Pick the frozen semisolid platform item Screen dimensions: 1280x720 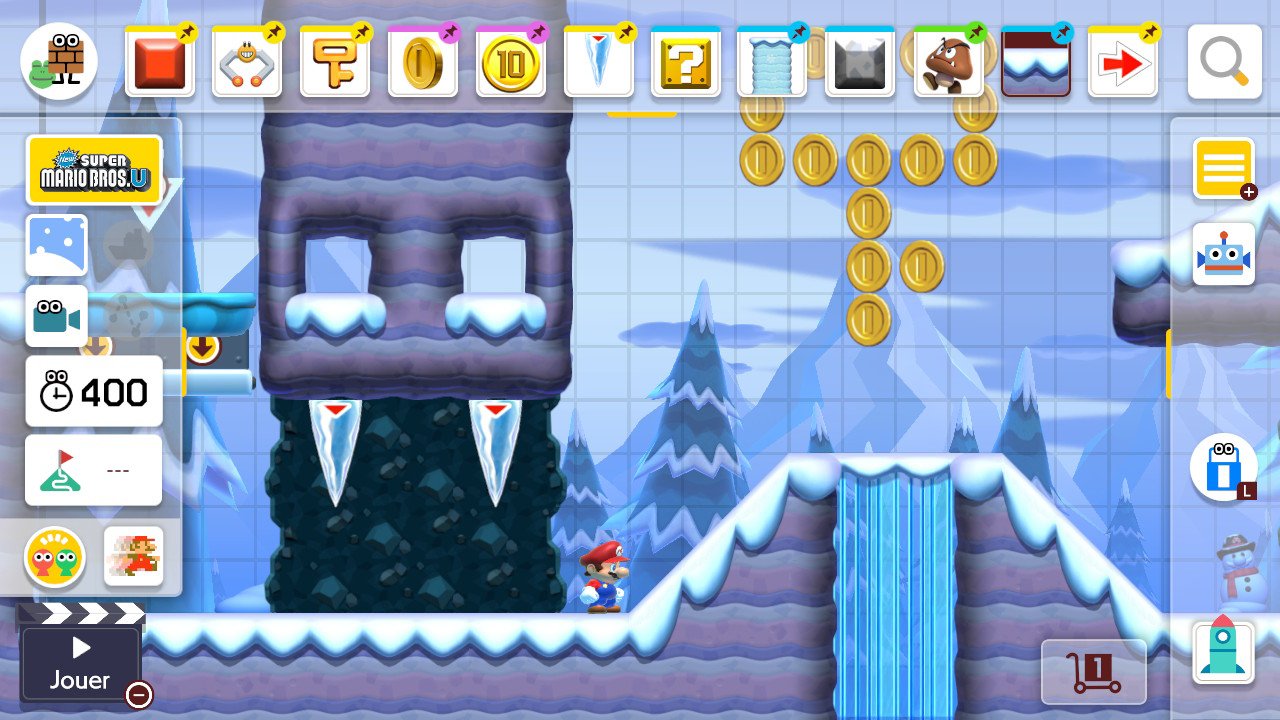point(772,62)
